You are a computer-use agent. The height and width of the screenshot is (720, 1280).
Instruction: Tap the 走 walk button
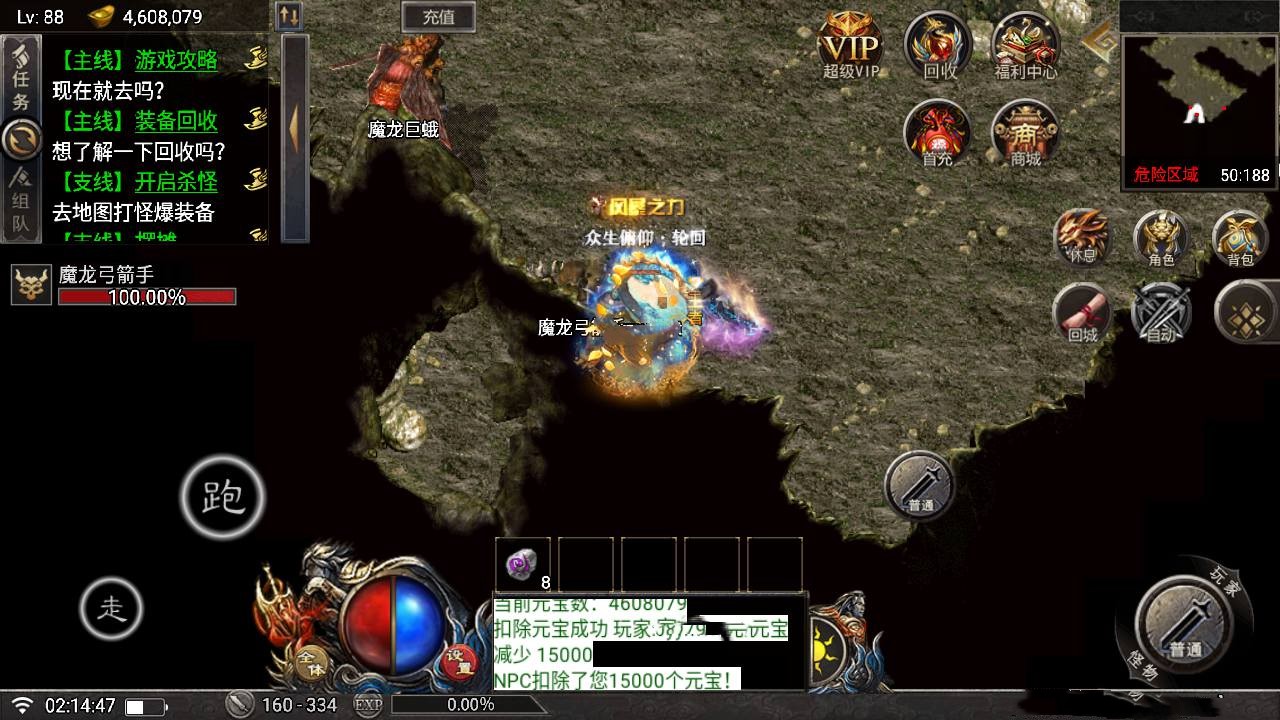tap(111, 608)
